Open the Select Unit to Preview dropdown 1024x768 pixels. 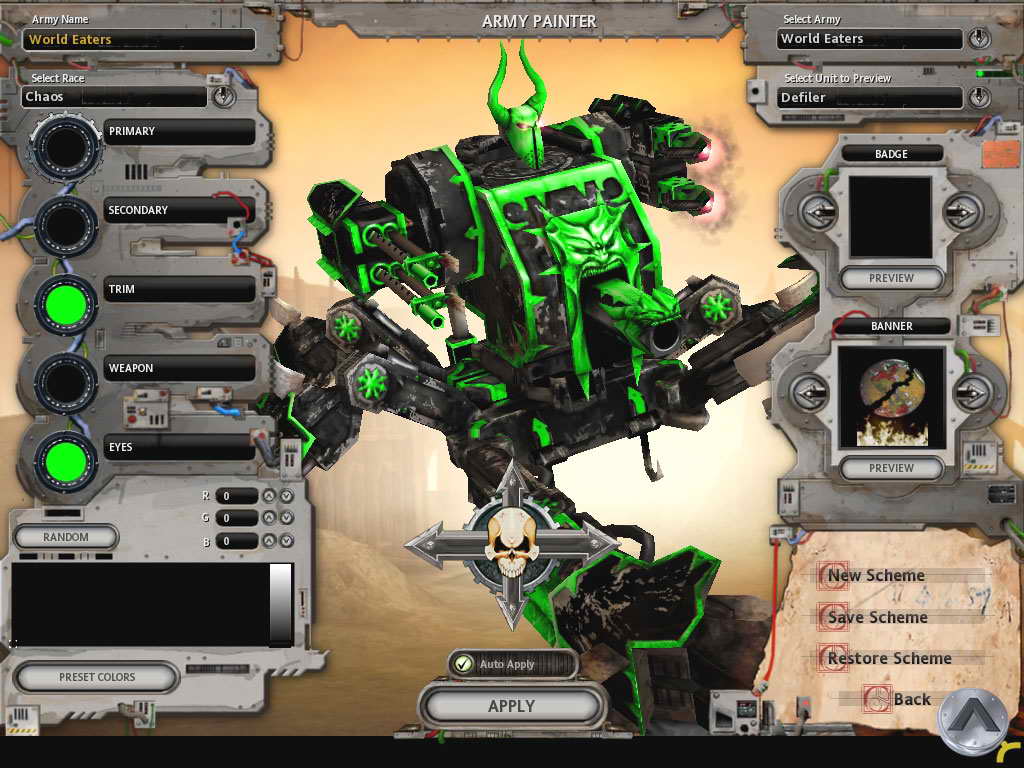[978, 97]
